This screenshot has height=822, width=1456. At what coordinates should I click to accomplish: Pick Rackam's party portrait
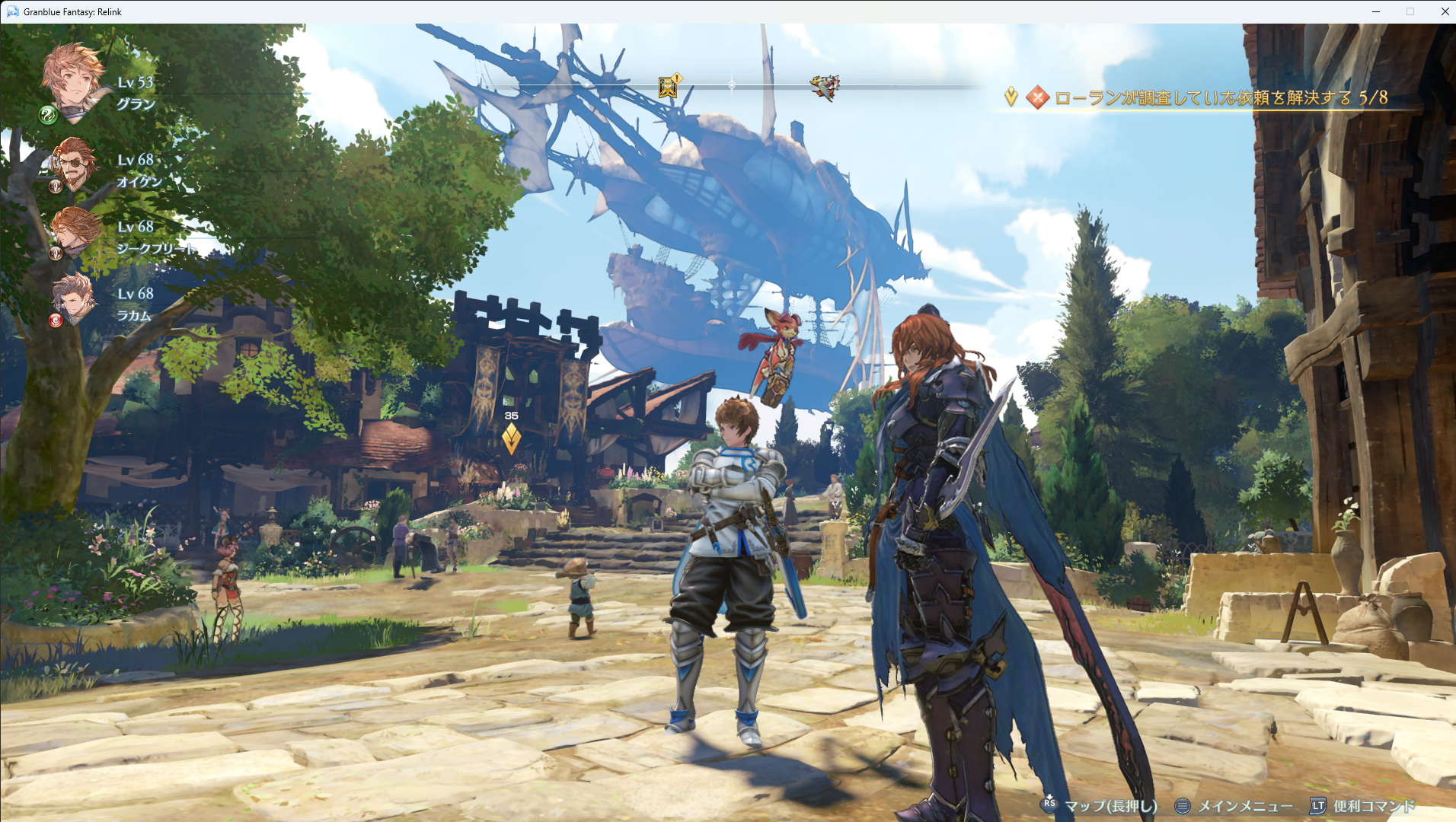point(74,298)
